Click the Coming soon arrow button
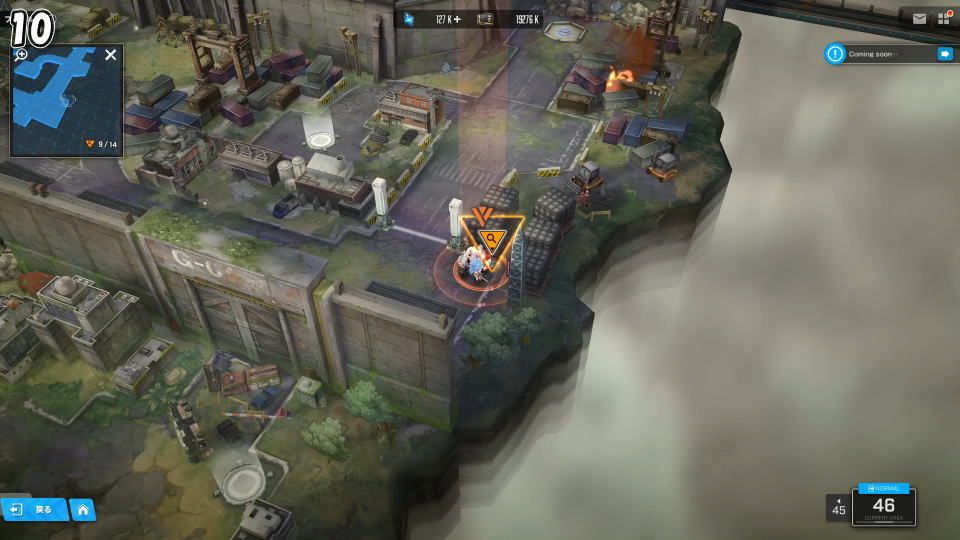The image size is (960, 540). pos(944,54)
